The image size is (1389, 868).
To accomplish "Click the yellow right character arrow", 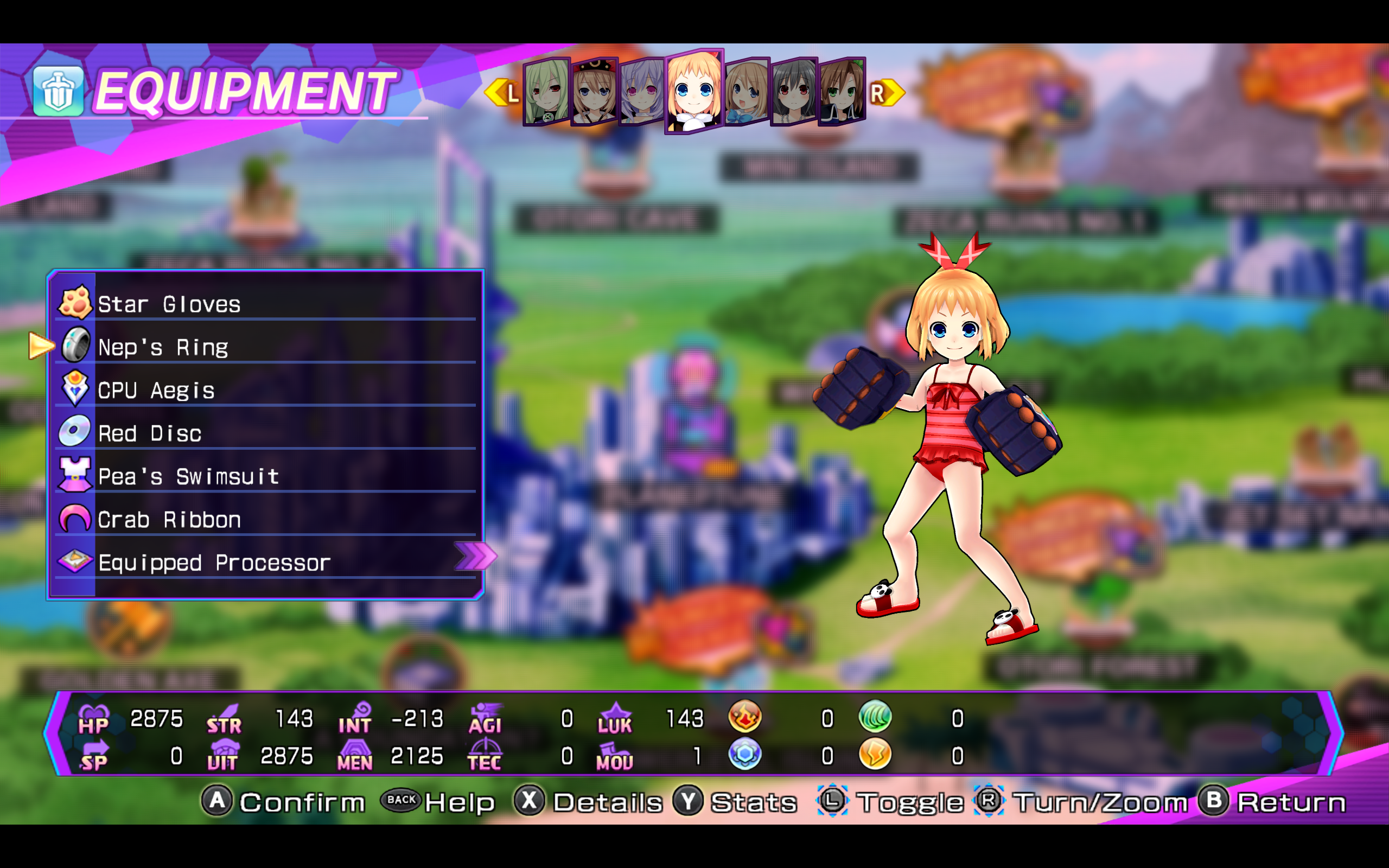I will pyautogui.click(x=885, y=92).
